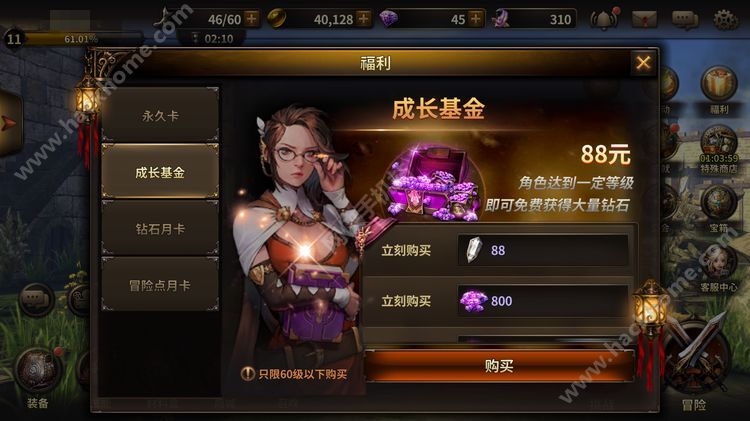Select the 成长基金 growth fund tab
Screen dimensions: 750x421
160,172
